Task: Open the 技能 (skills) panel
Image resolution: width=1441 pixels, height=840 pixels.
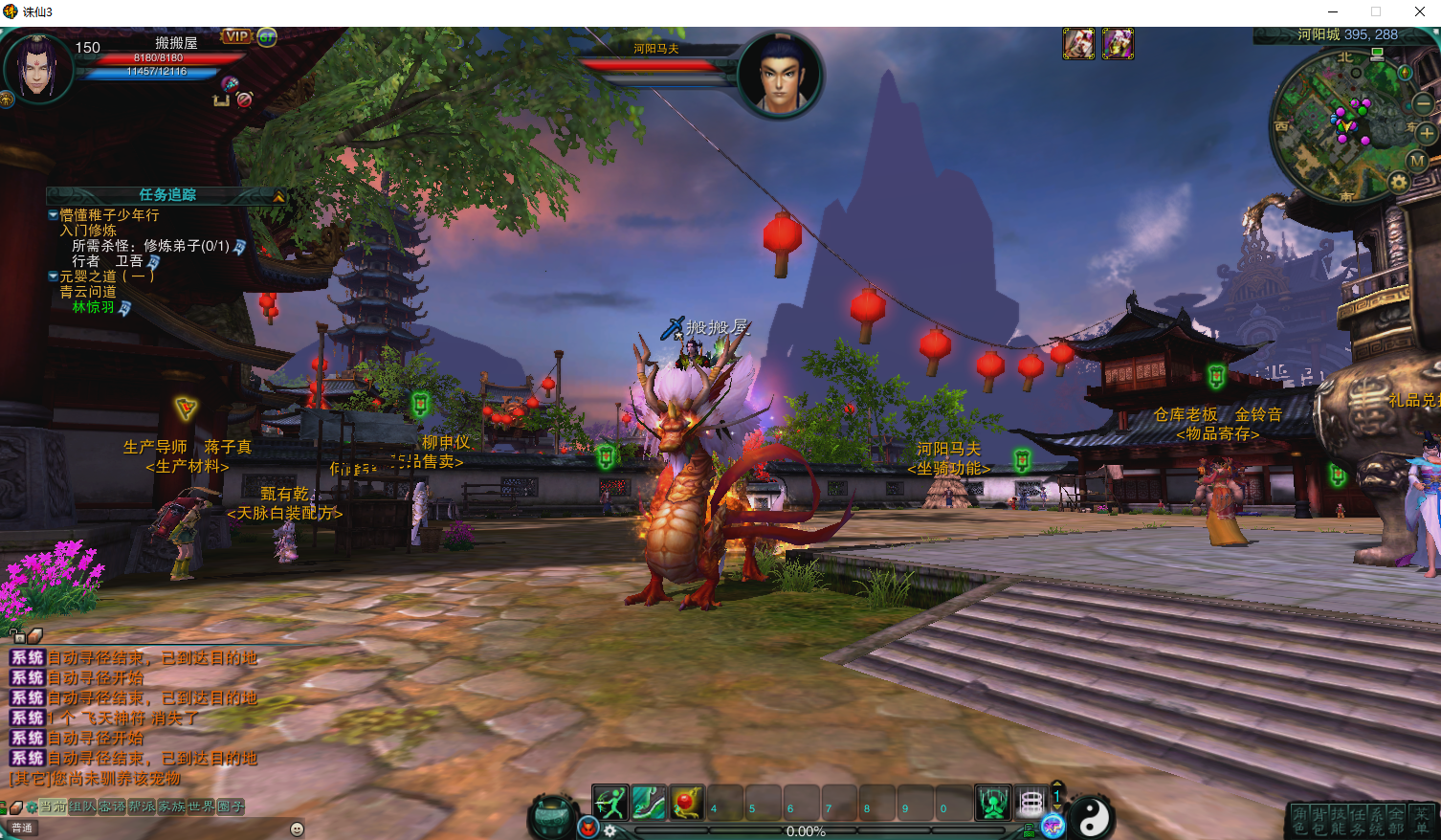Action: click(1338, 821)
